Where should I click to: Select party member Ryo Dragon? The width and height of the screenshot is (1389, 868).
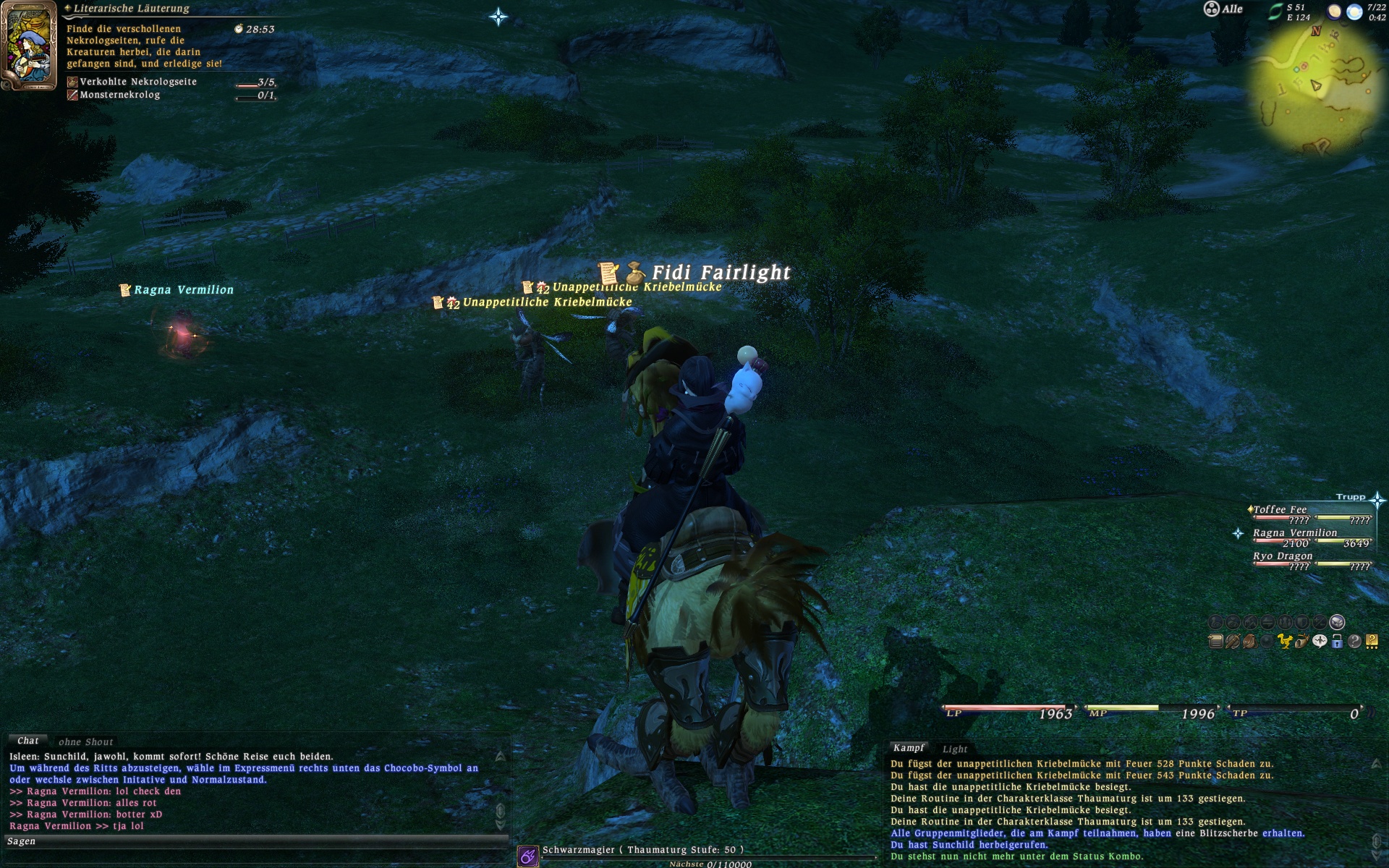[x=1283, y=556]
